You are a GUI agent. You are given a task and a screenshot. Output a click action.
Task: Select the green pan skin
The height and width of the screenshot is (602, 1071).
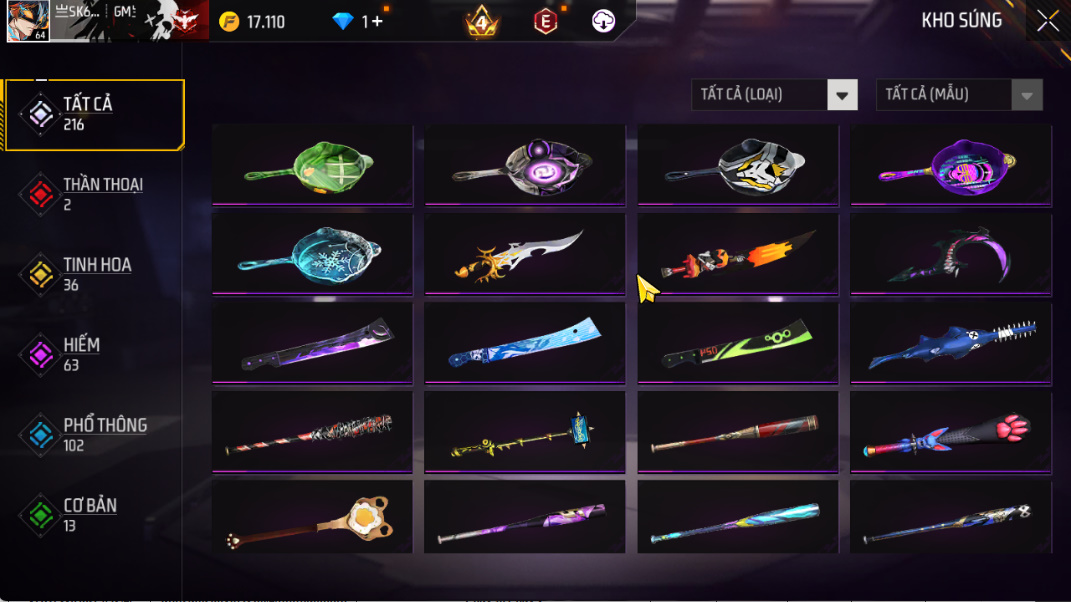[x=312, y=164]
